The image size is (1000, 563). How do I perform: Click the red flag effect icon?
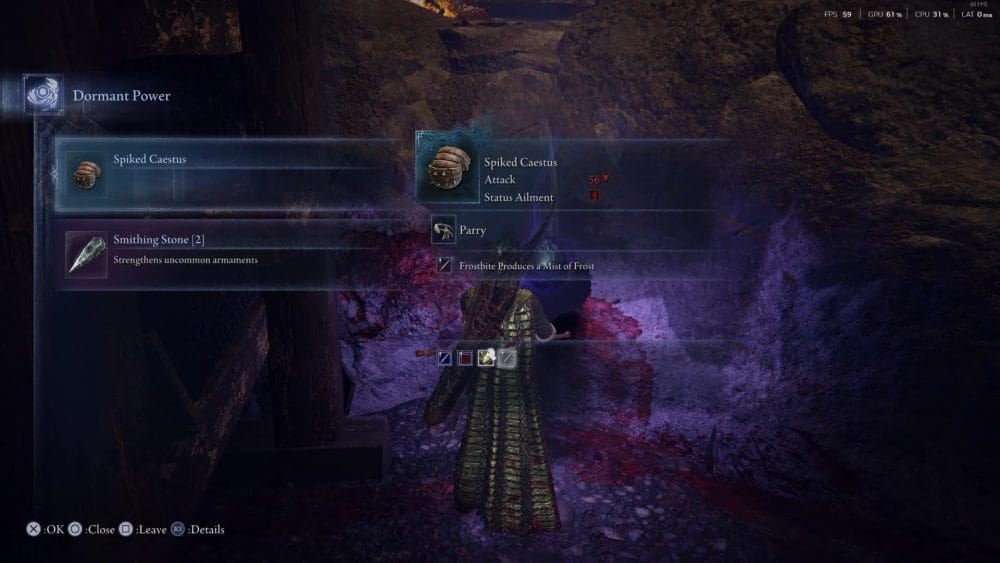(465, 358)
